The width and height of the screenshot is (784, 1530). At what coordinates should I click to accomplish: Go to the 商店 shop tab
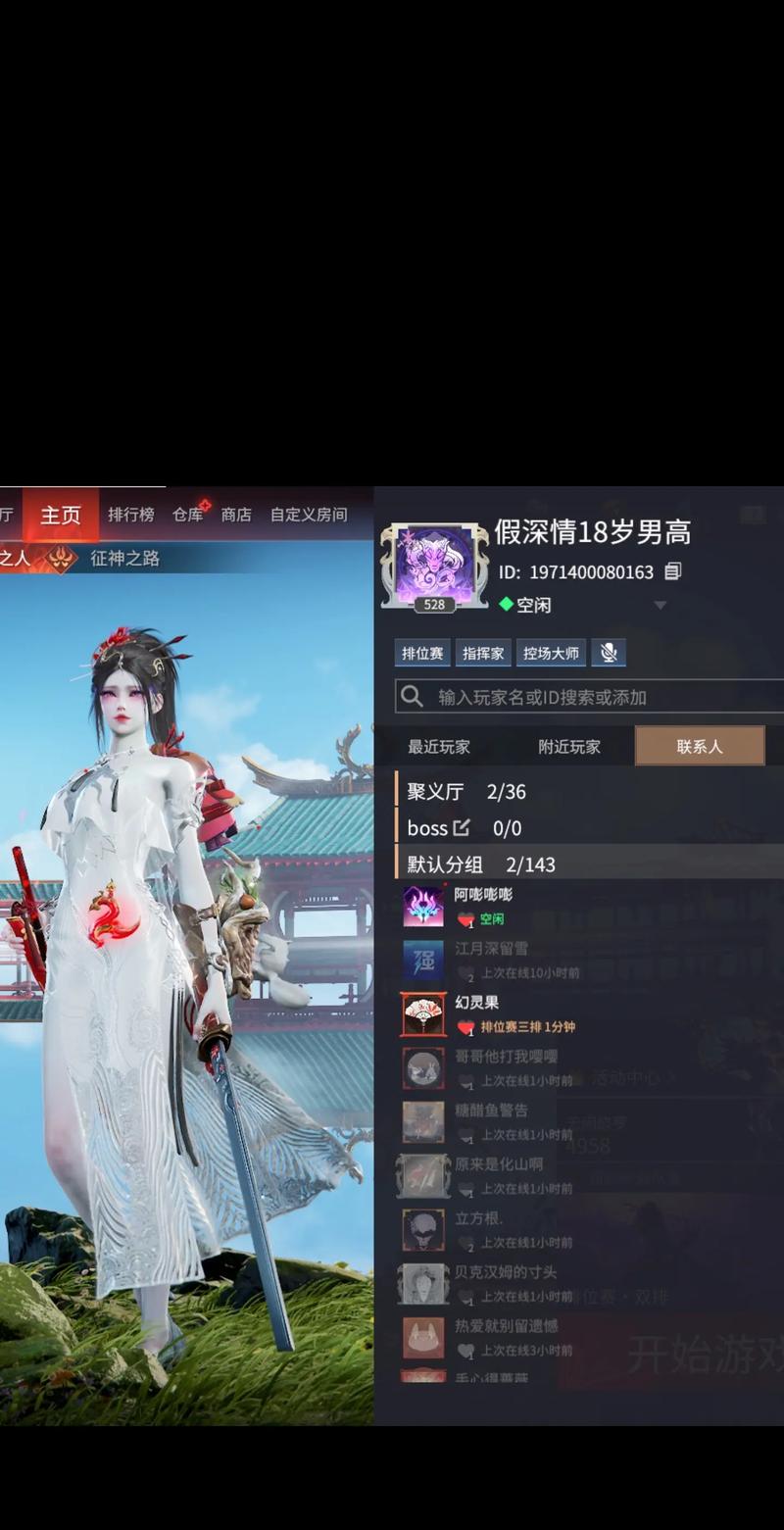(x=236, y=515)
